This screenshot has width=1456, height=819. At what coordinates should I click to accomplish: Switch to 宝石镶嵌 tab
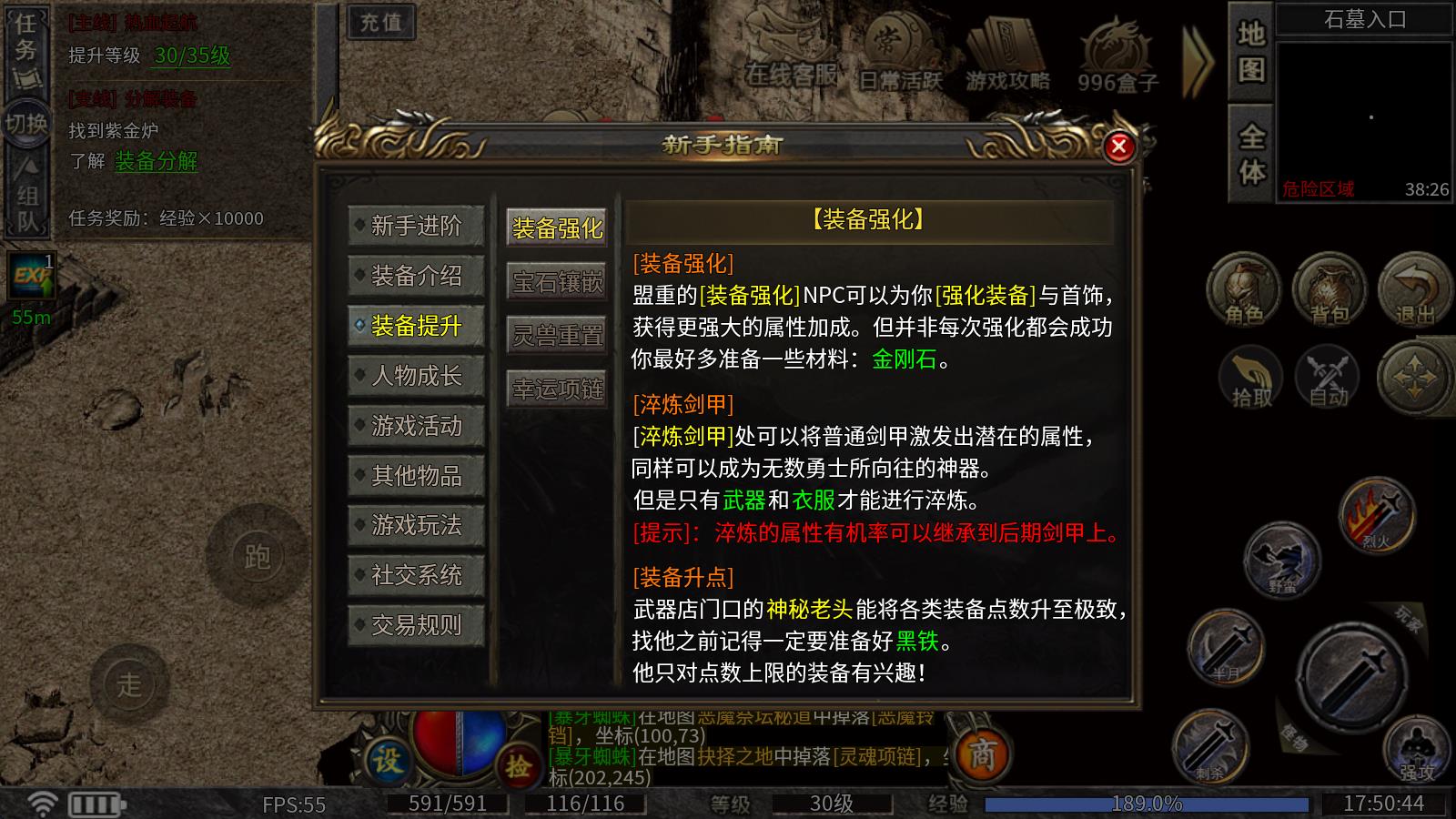(558, 282)
